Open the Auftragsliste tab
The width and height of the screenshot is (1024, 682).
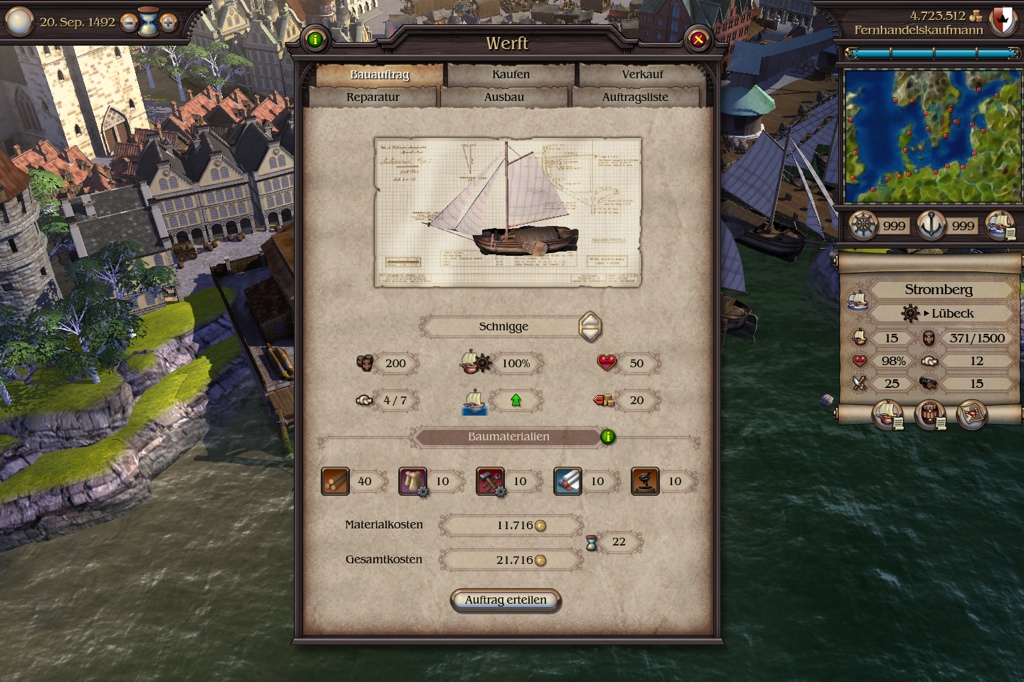(x=635, y=97)
